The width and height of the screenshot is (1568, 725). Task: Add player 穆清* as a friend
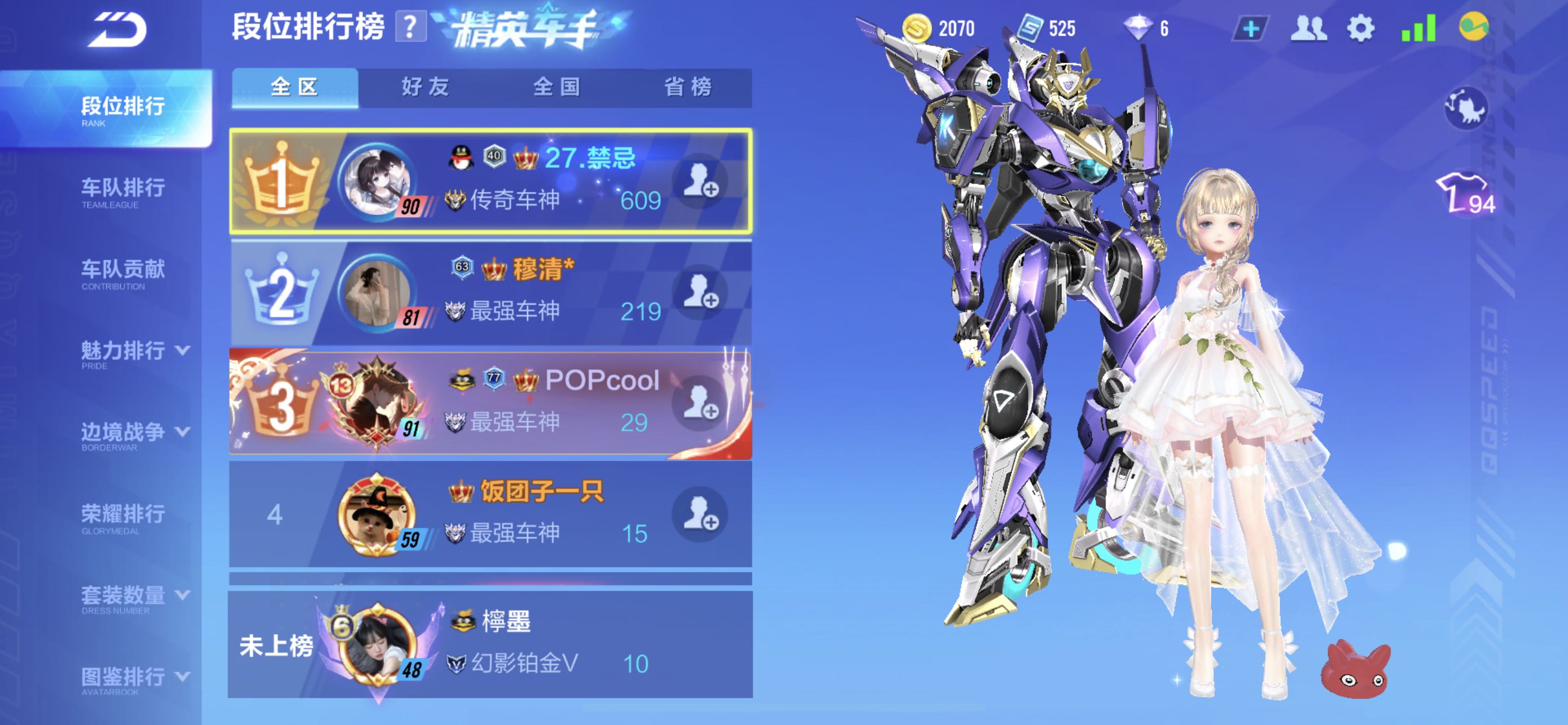tap(700, 292)
